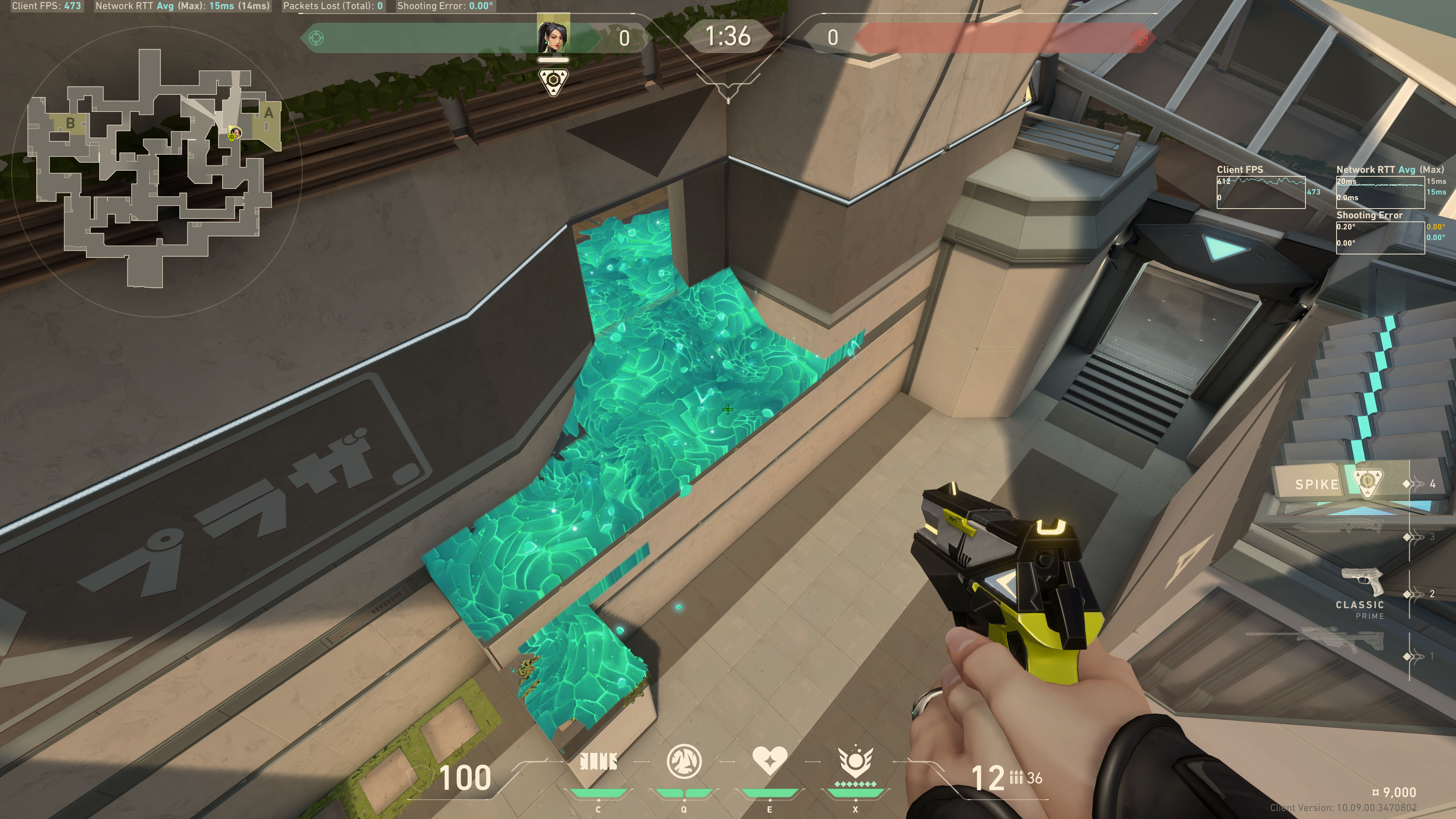Screen dimensions: 1456x819
Task: Click the B site marker on minimap
Action: pyautogui.click(x=71, y=122)
